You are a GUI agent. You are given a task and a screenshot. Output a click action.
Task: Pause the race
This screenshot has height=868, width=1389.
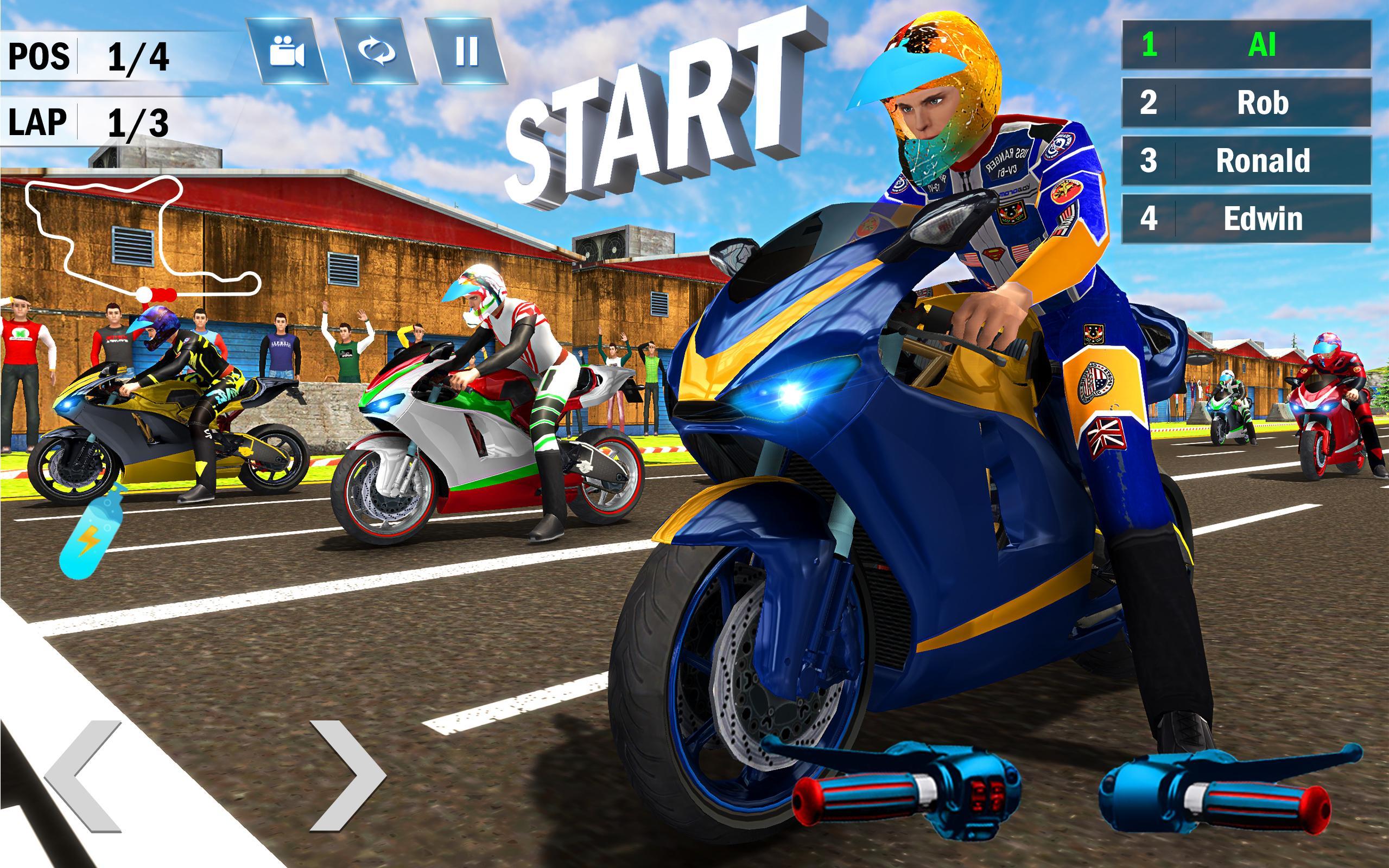click(x=466, y=52)
